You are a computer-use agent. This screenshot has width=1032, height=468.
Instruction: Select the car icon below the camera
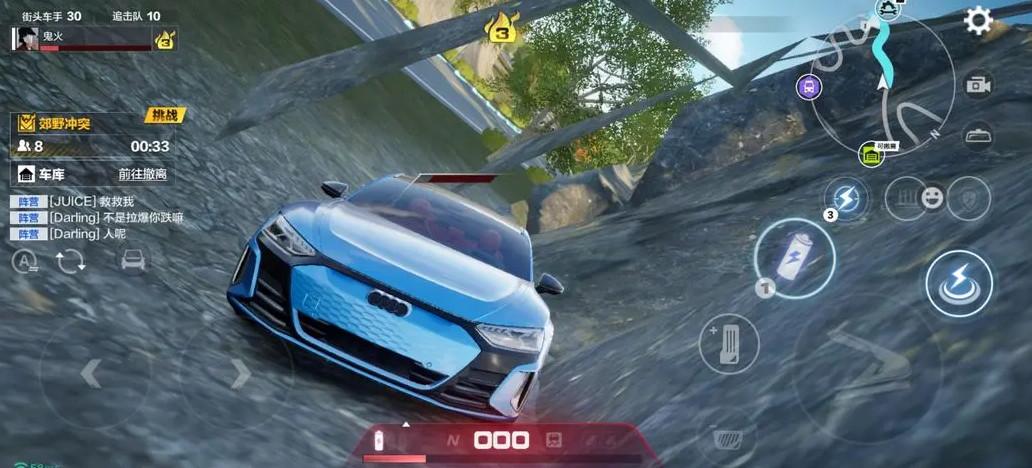(978, 135)
